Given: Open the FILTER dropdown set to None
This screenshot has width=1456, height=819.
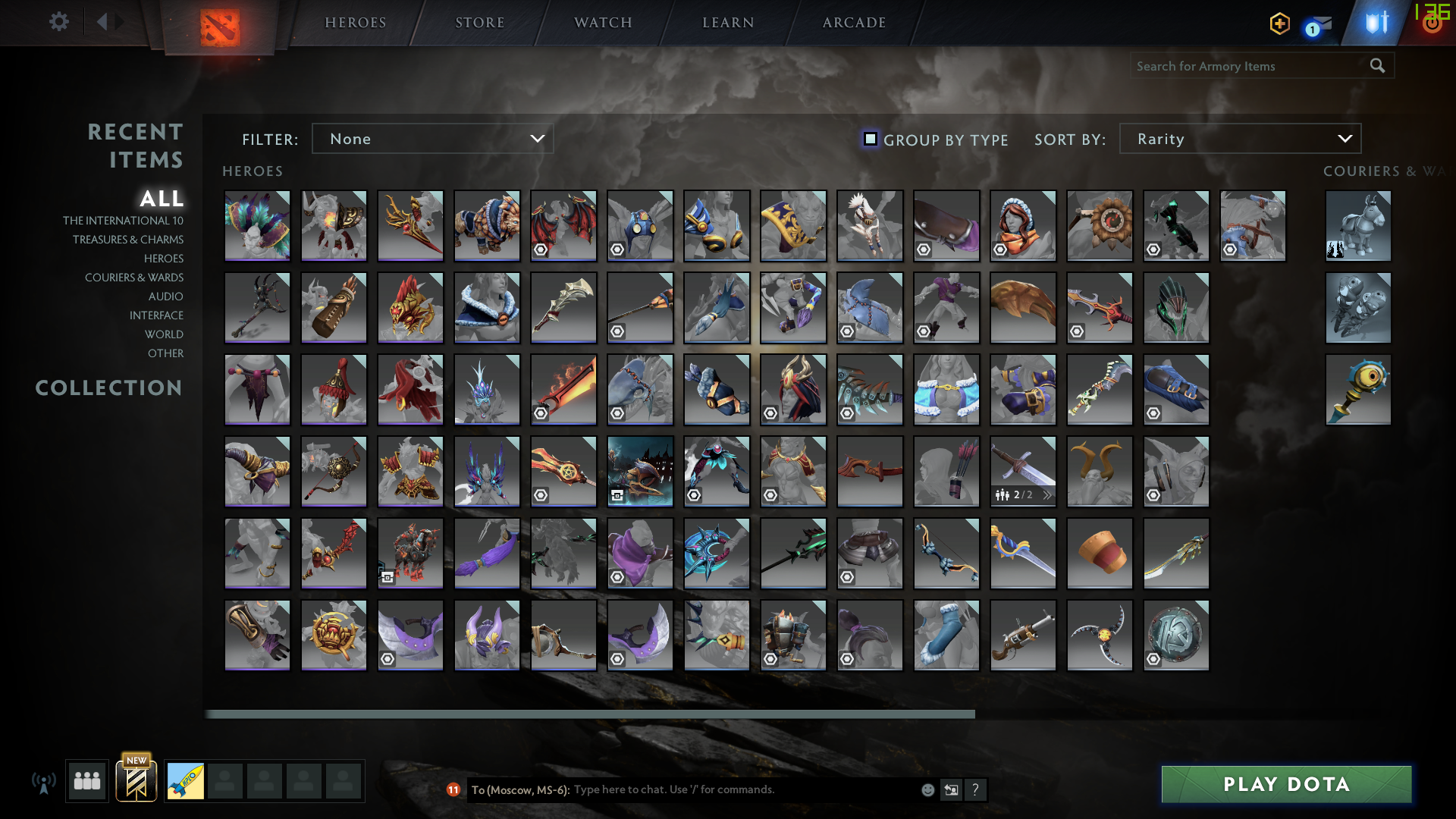Looking at the screenshot, I should 432,139.
